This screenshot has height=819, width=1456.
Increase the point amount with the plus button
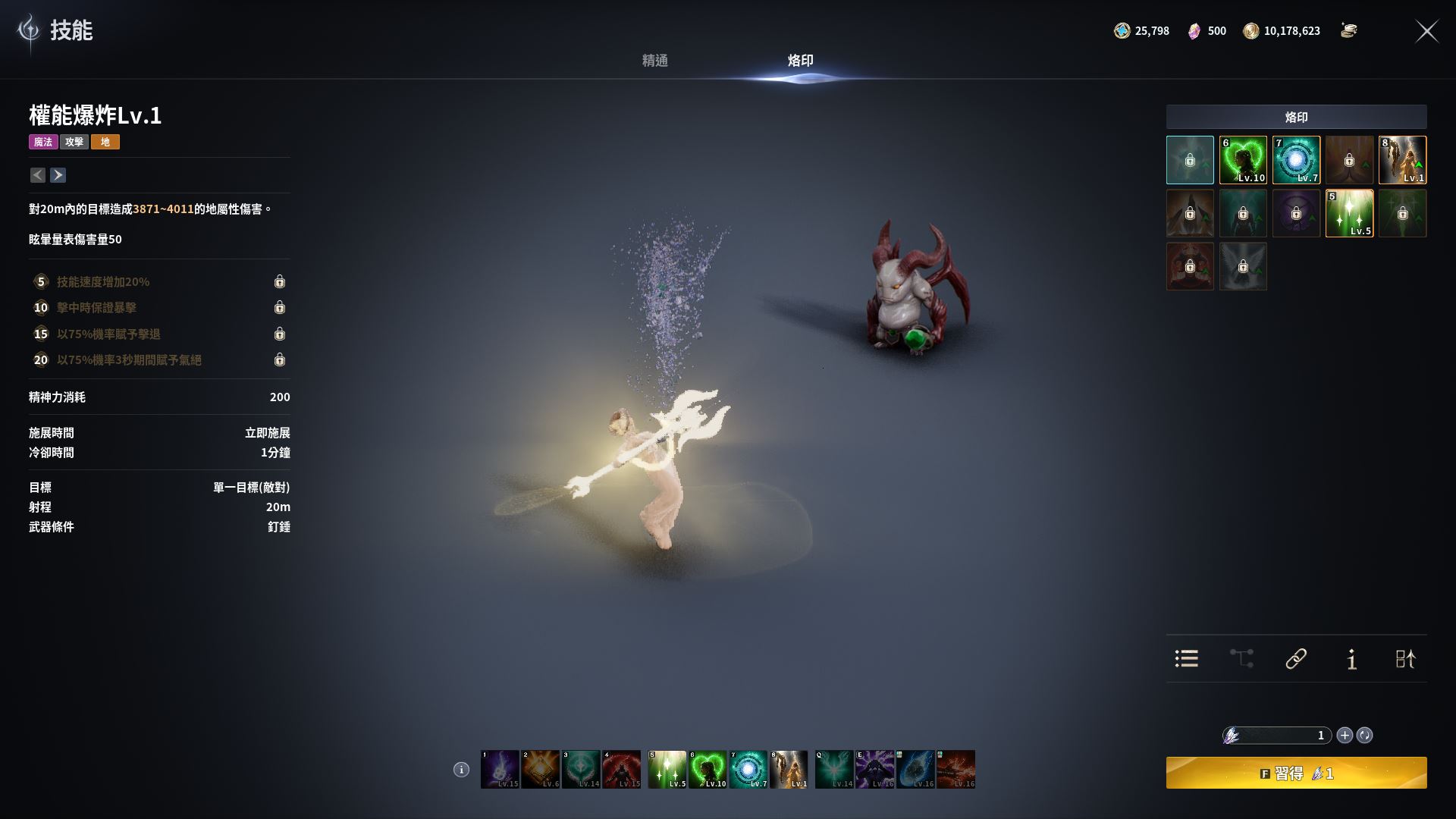coord(1345,735)
